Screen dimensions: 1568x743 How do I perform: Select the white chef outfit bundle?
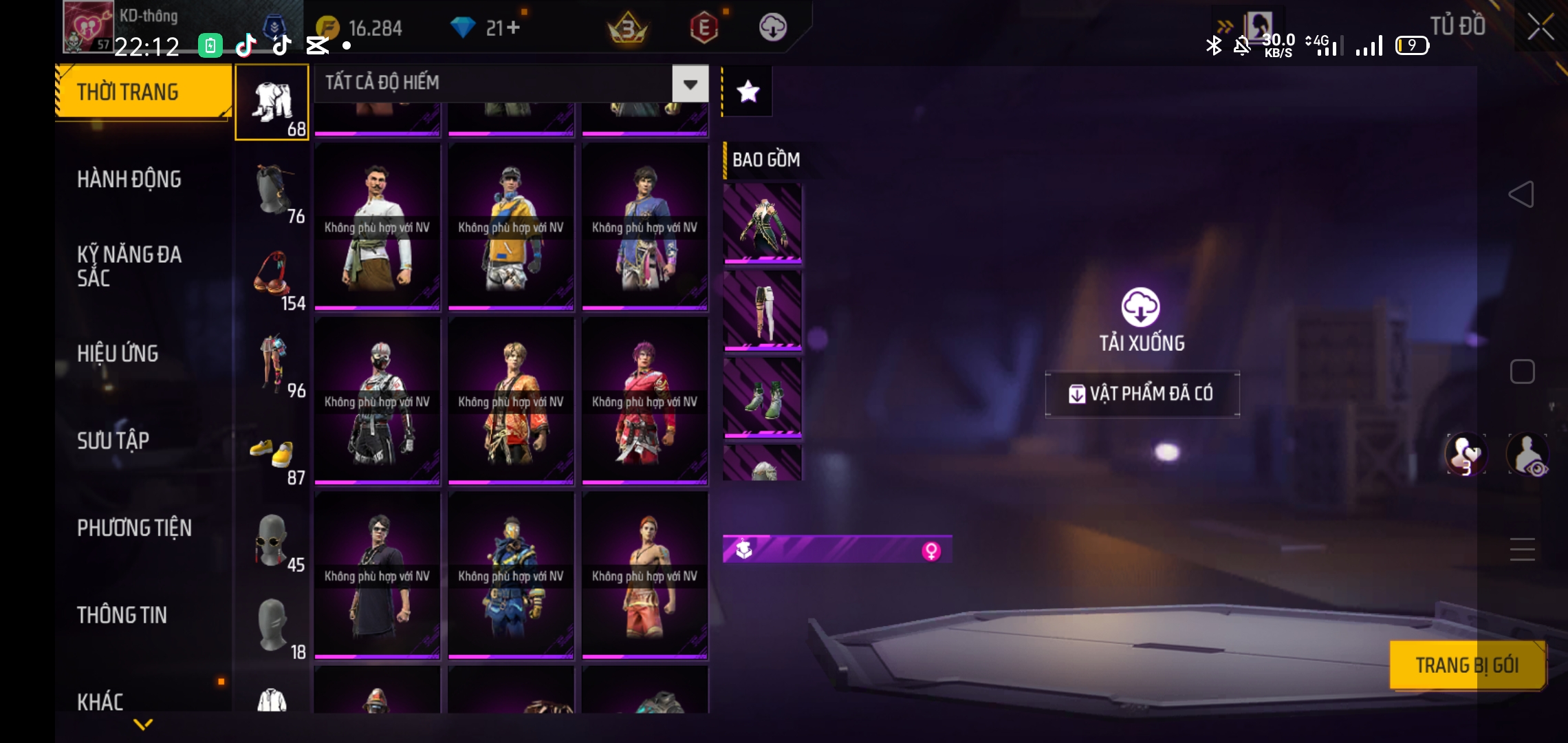(377, 227)
